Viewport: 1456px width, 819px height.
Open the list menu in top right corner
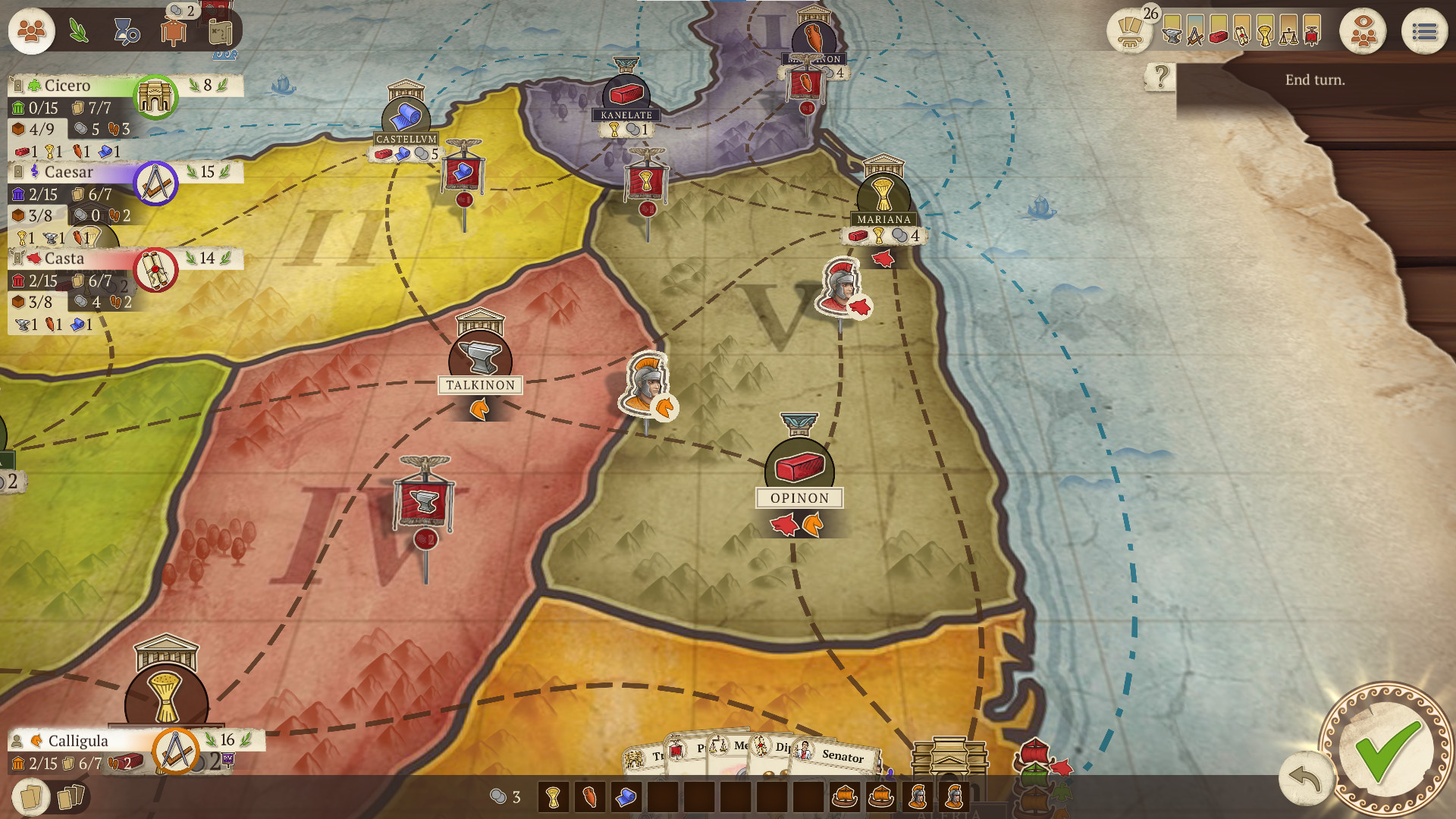point(1426,32)
